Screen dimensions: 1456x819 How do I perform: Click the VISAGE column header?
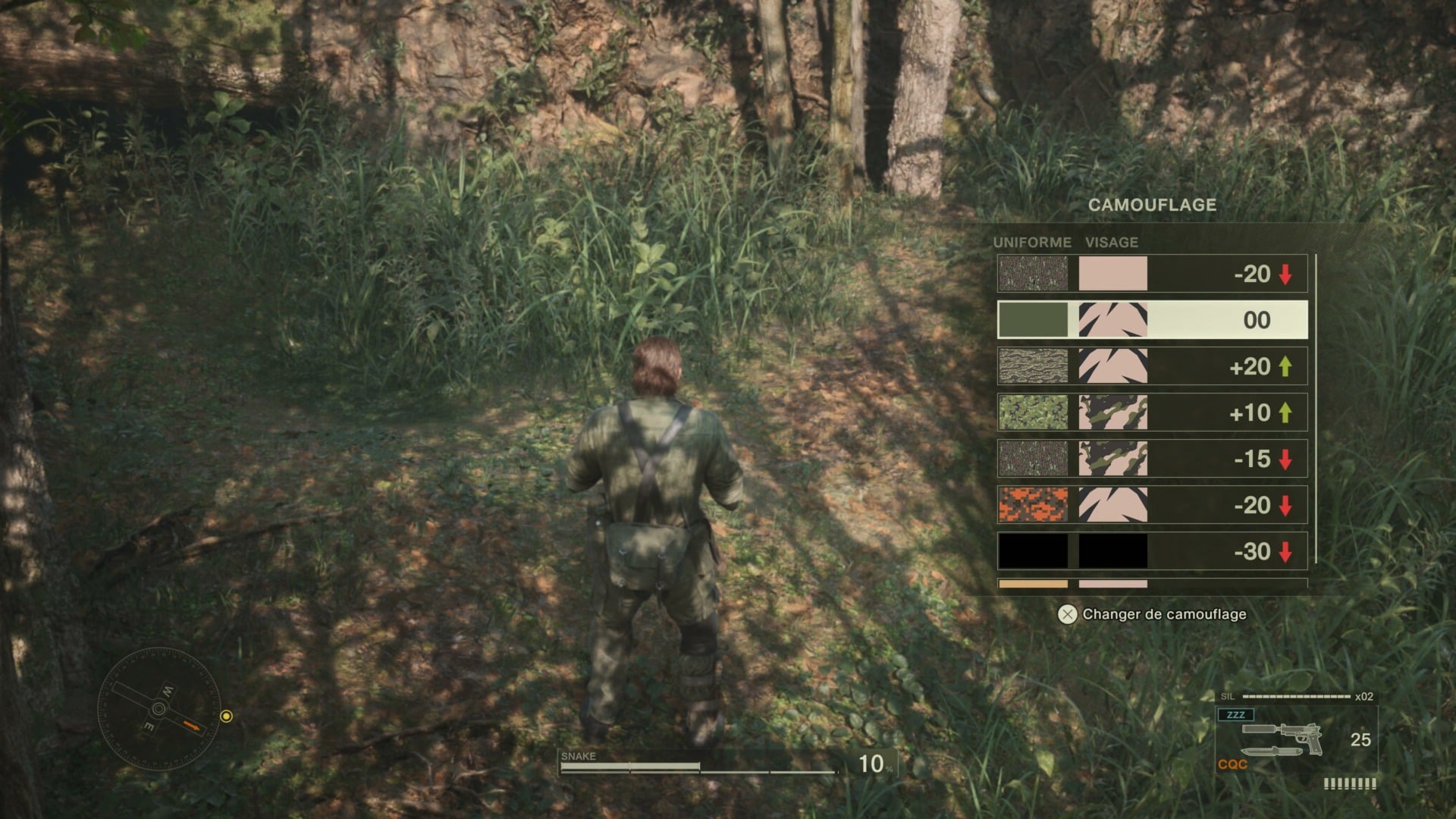[1112, 243]
